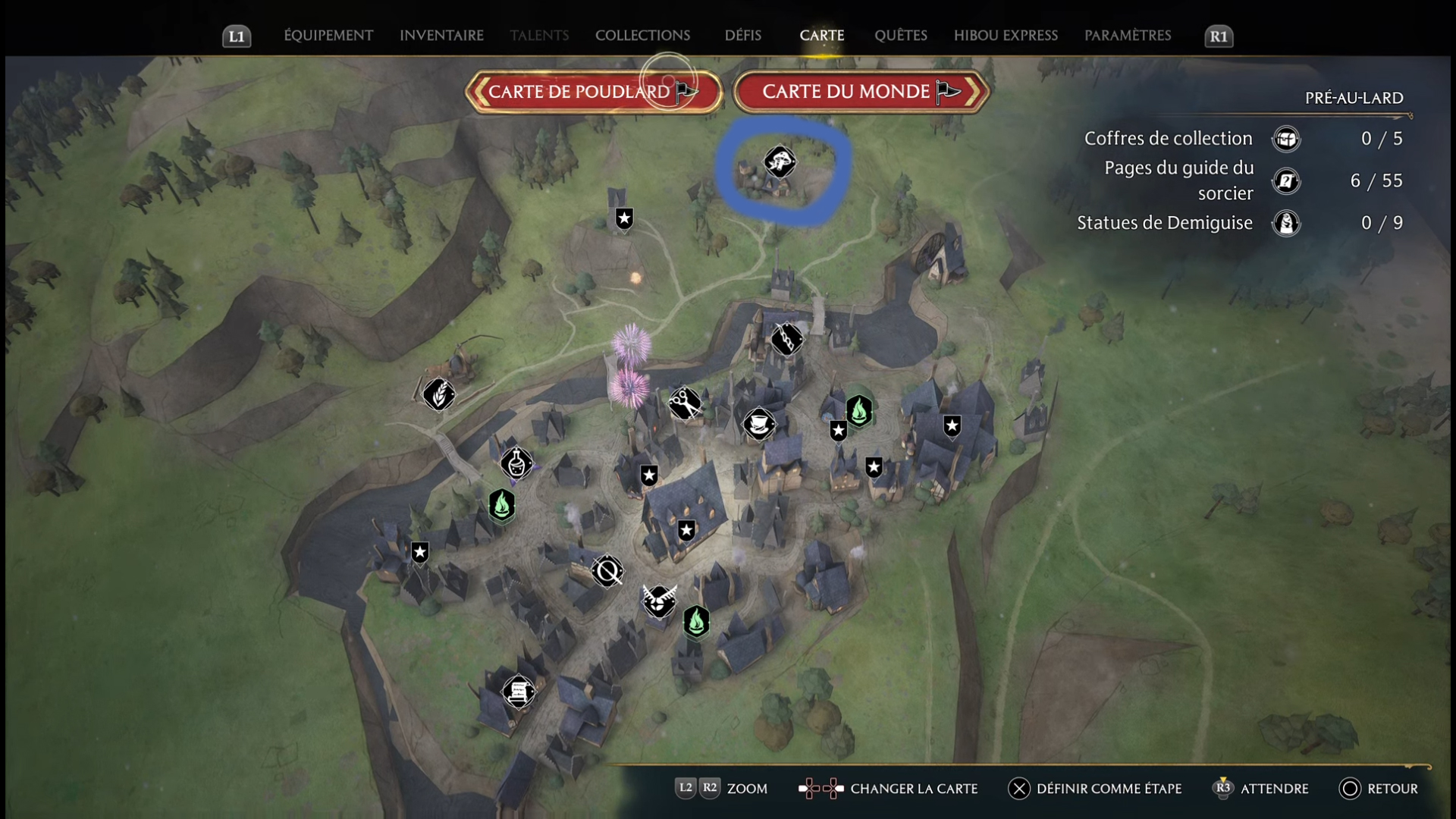
Task: Switch to Hibou Express tab
Action: click(x=1006, y=36)
